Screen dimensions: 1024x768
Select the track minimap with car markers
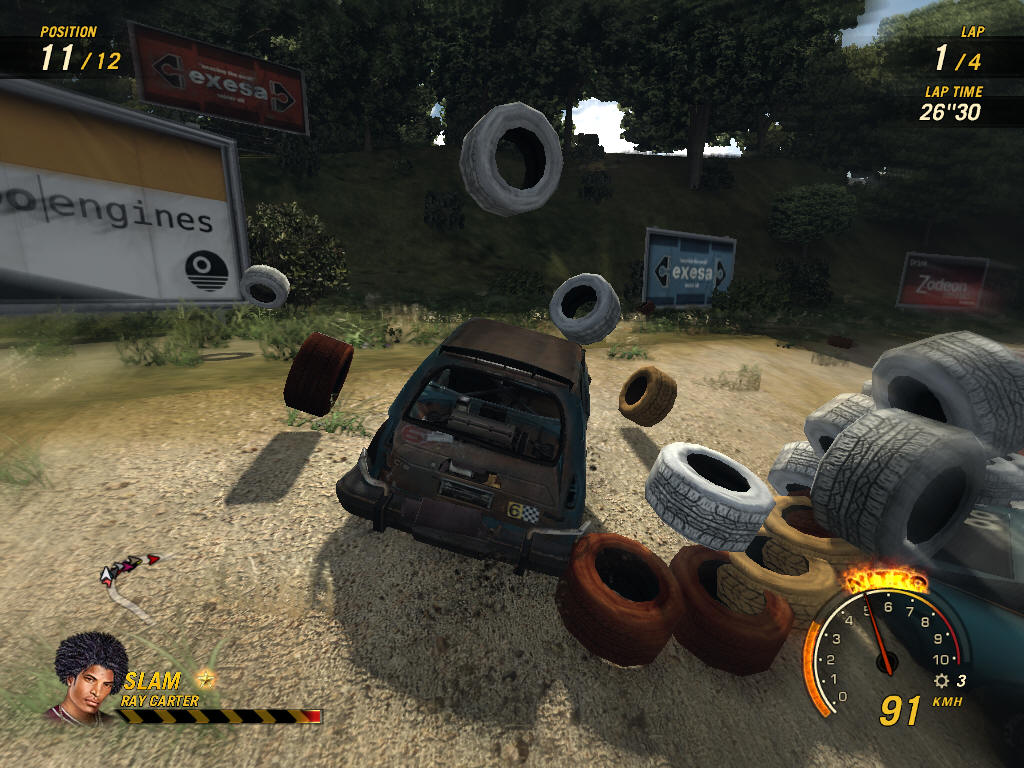coord(128,580)
